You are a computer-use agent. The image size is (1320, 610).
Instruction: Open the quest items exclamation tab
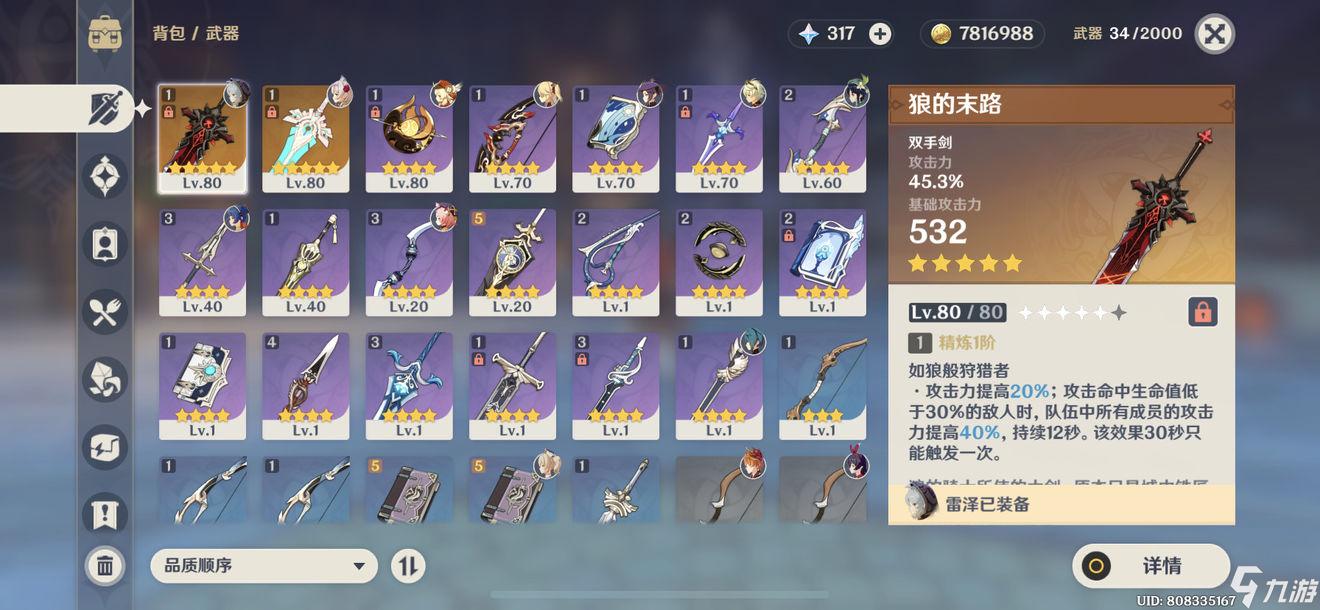pos(105,516)
